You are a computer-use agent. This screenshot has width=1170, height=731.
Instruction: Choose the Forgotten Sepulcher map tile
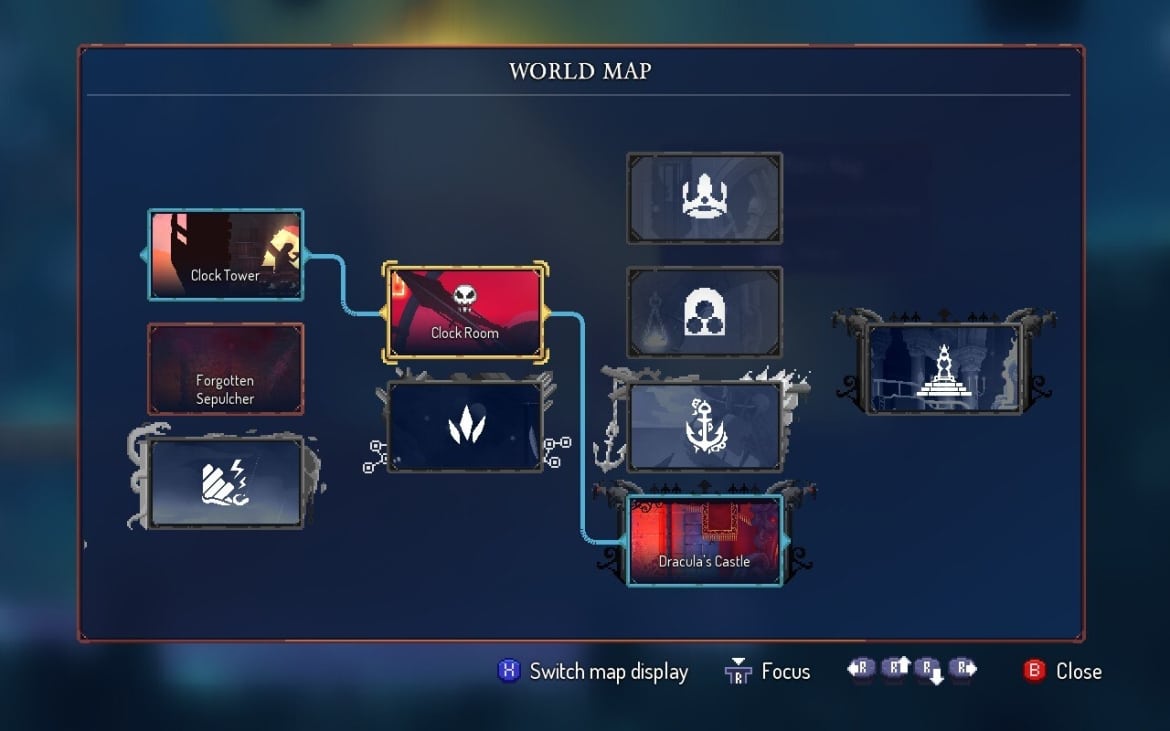tap(225, 368)
